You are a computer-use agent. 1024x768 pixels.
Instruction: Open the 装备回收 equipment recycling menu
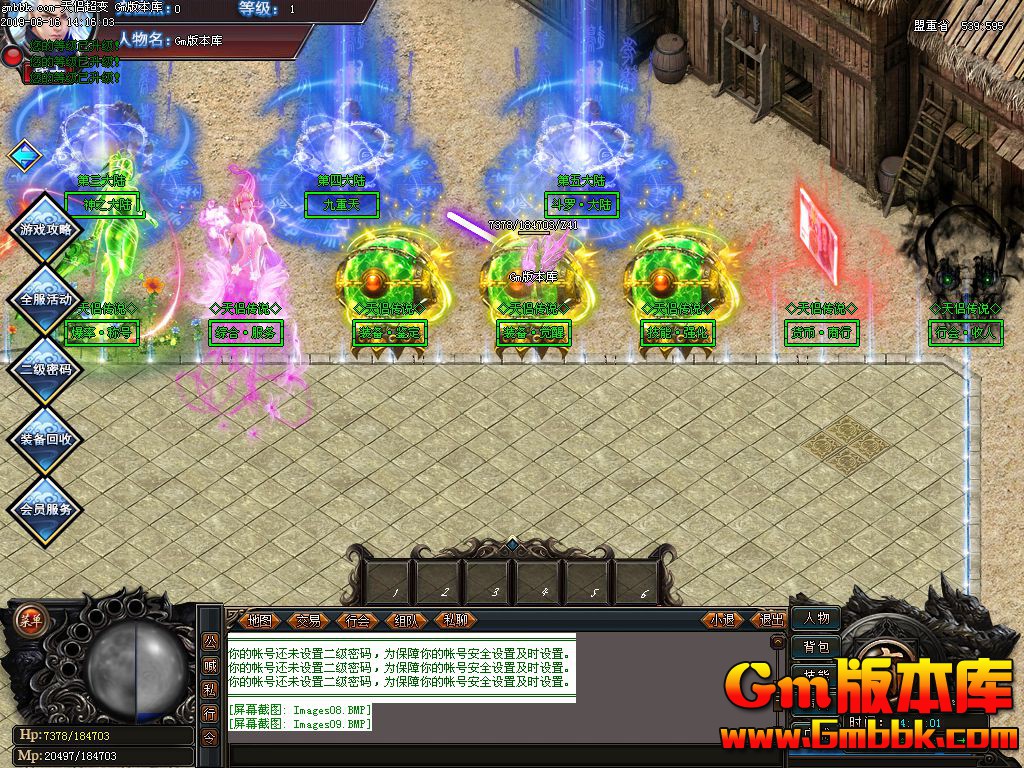tap(46, 439)
